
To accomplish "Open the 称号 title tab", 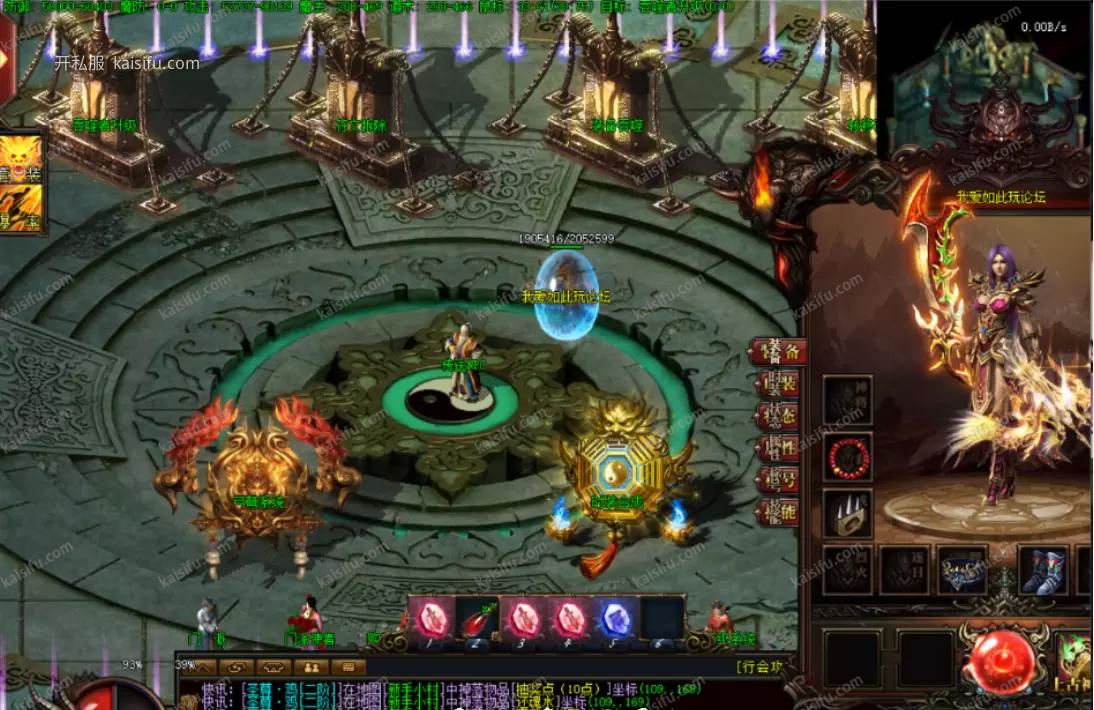I will (778, 481).
